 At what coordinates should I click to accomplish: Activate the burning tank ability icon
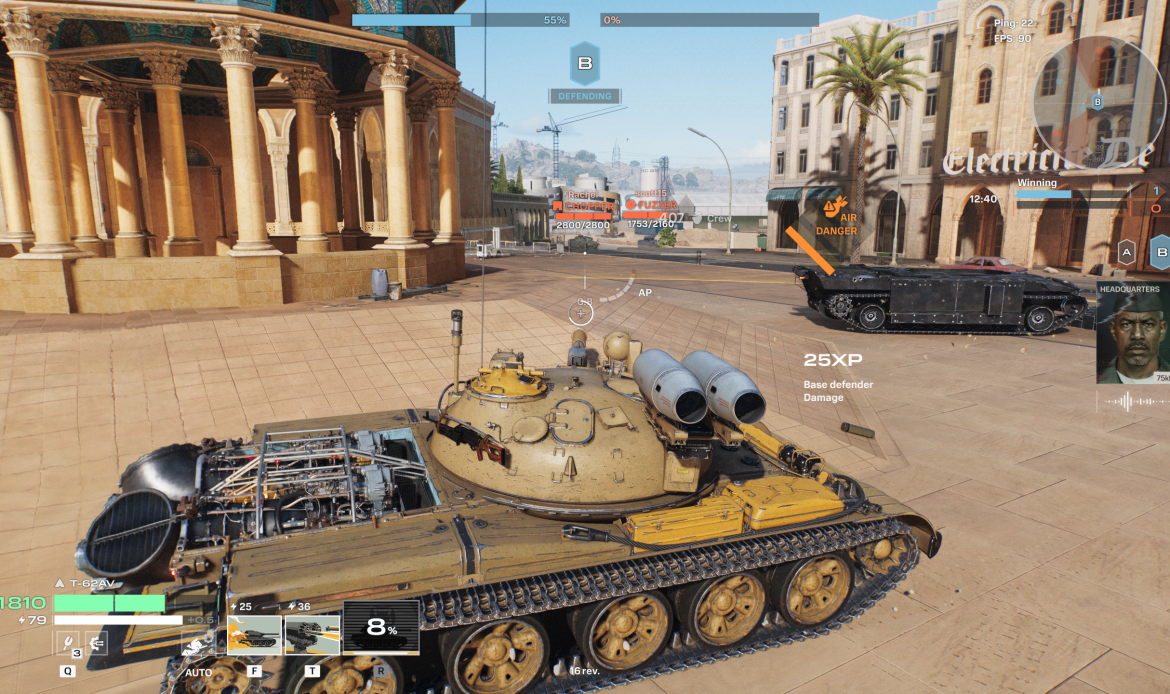[254, 634]
